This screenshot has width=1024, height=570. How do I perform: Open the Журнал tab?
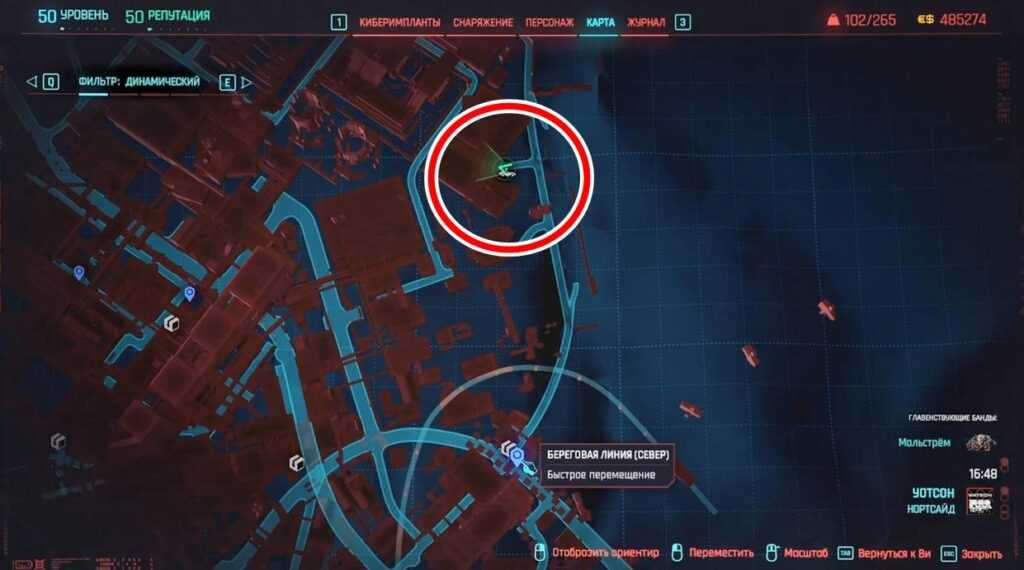tap(646, 22)
